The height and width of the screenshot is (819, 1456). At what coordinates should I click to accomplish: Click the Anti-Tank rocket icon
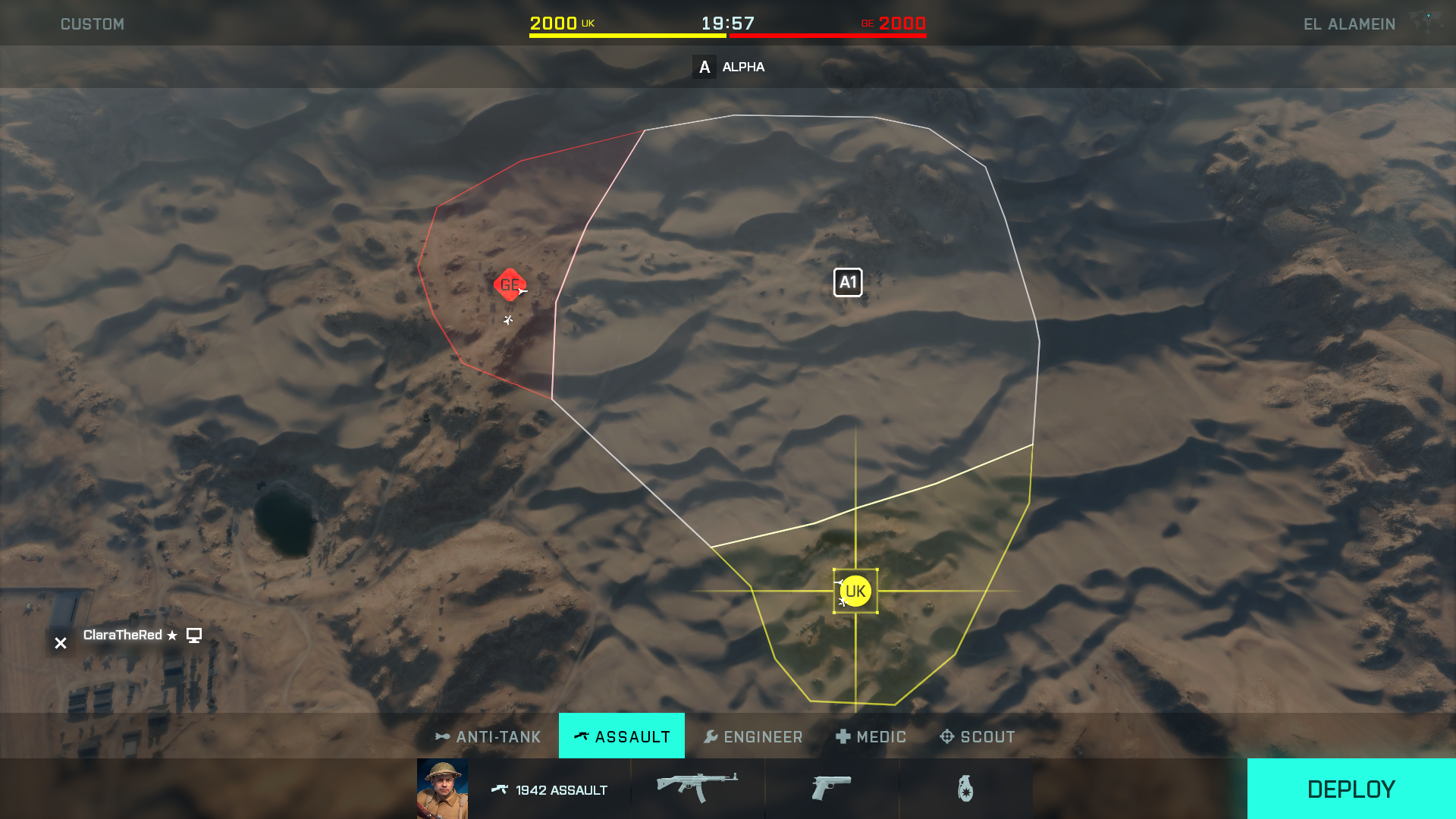coord(442,736)
